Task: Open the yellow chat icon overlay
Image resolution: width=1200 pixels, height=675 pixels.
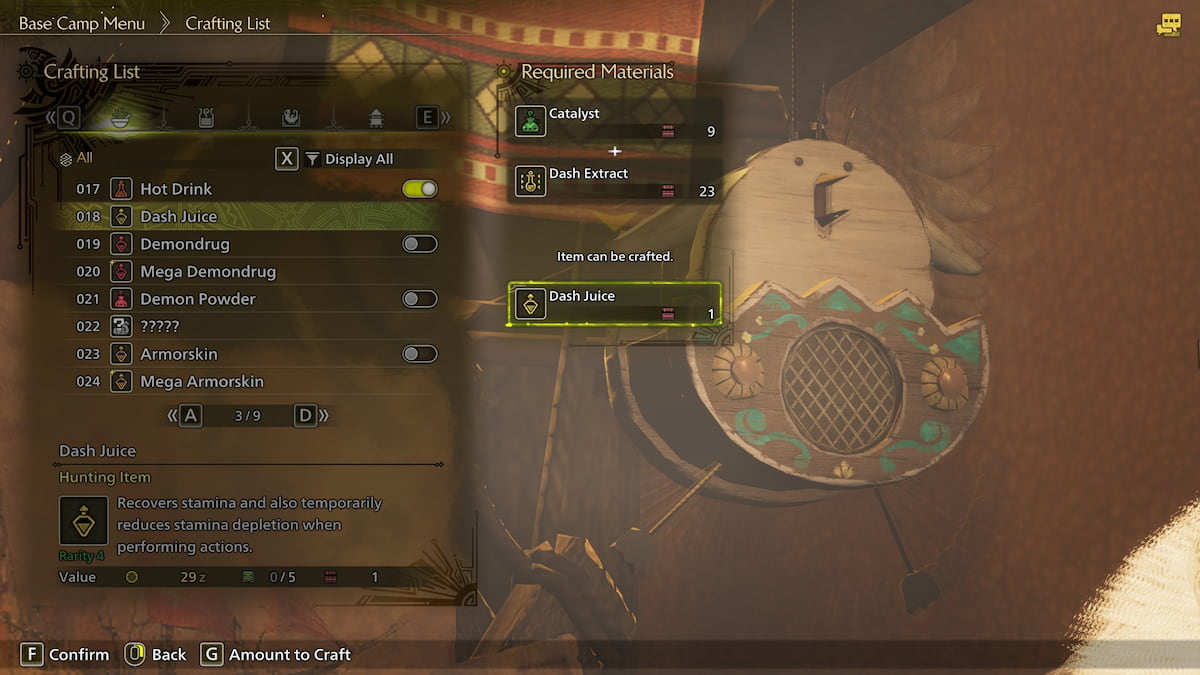Action: pos(1168,26)
